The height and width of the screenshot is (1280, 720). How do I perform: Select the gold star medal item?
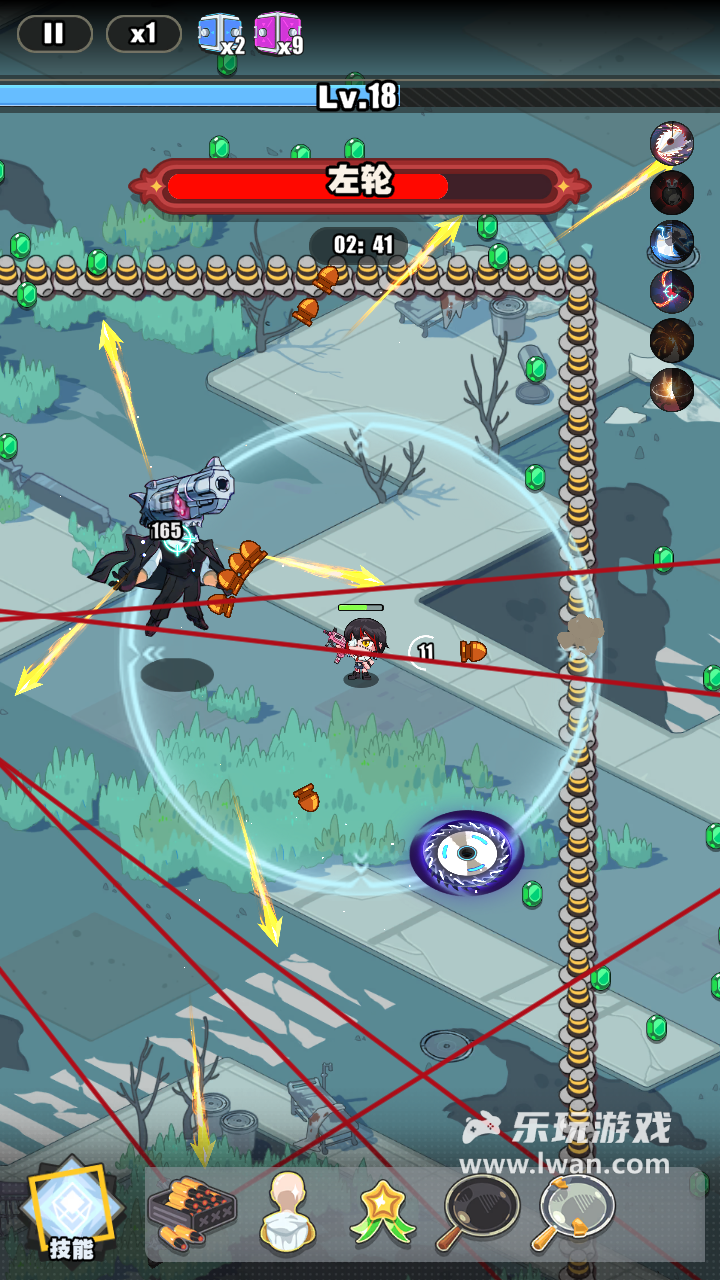tap(384, 1213)
